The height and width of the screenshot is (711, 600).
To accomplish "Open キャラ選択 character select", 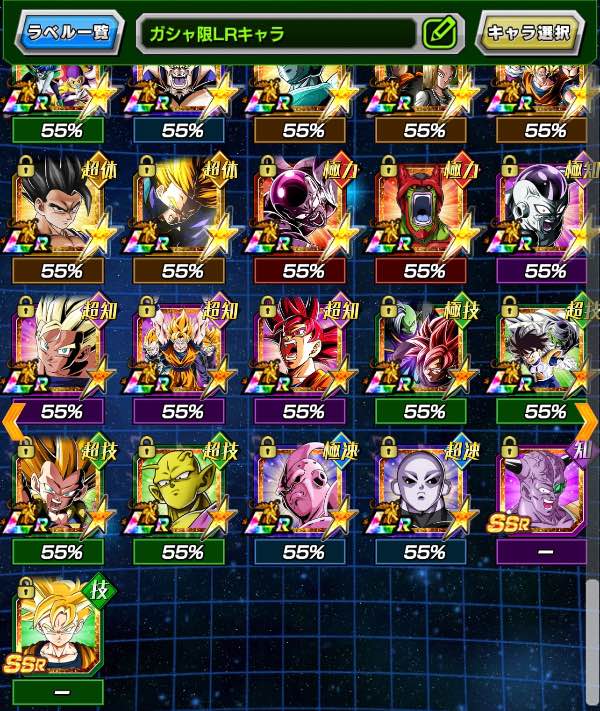I will click(x=529, y=32).
